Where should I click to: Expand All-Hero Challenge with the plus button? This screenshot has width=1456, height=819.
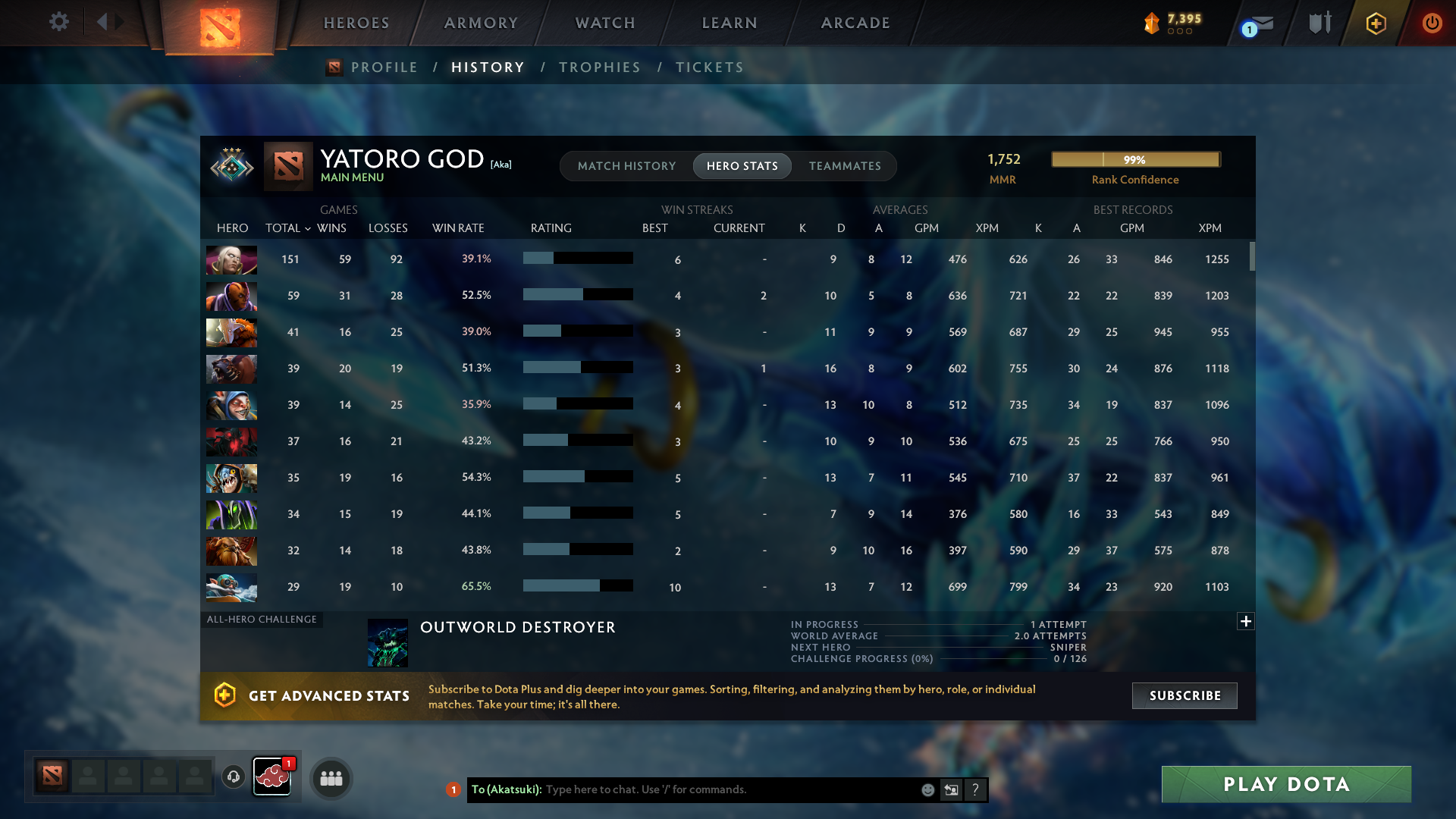coord(1246,621)
